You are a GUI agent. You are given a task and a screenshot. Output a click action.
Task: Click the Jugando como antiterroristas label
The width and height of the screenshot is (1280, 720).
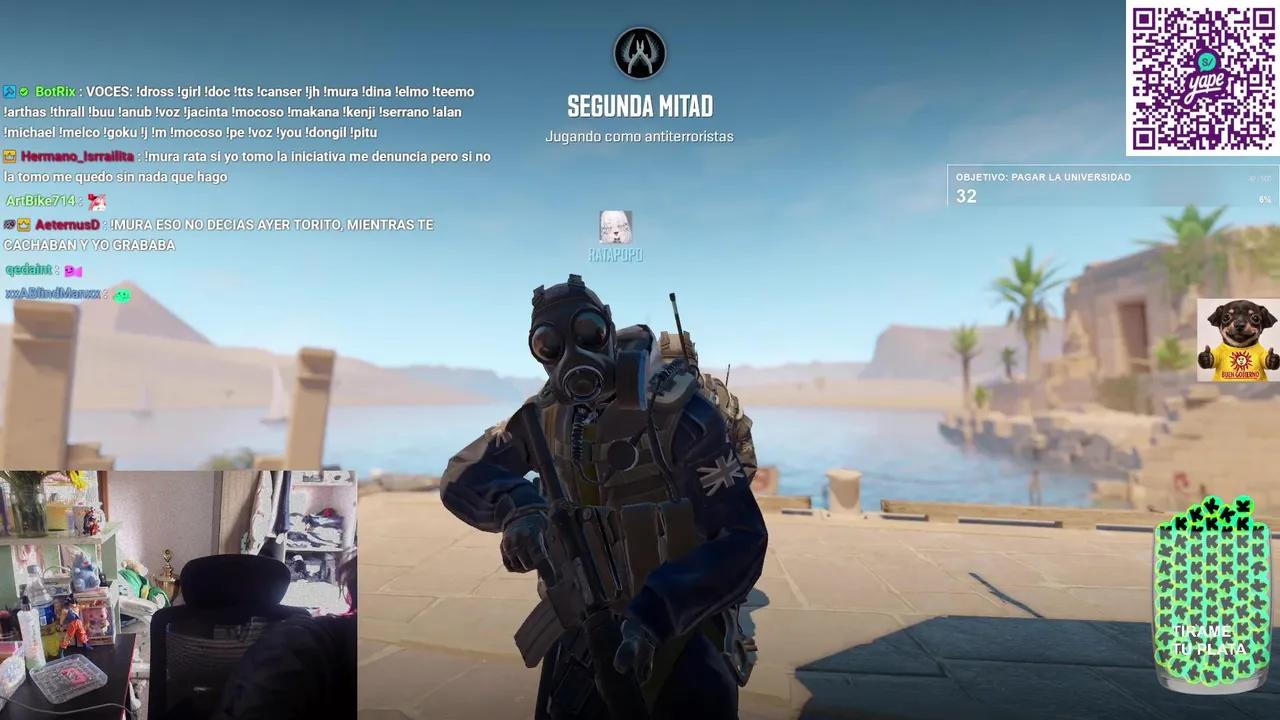click(641, 136)
